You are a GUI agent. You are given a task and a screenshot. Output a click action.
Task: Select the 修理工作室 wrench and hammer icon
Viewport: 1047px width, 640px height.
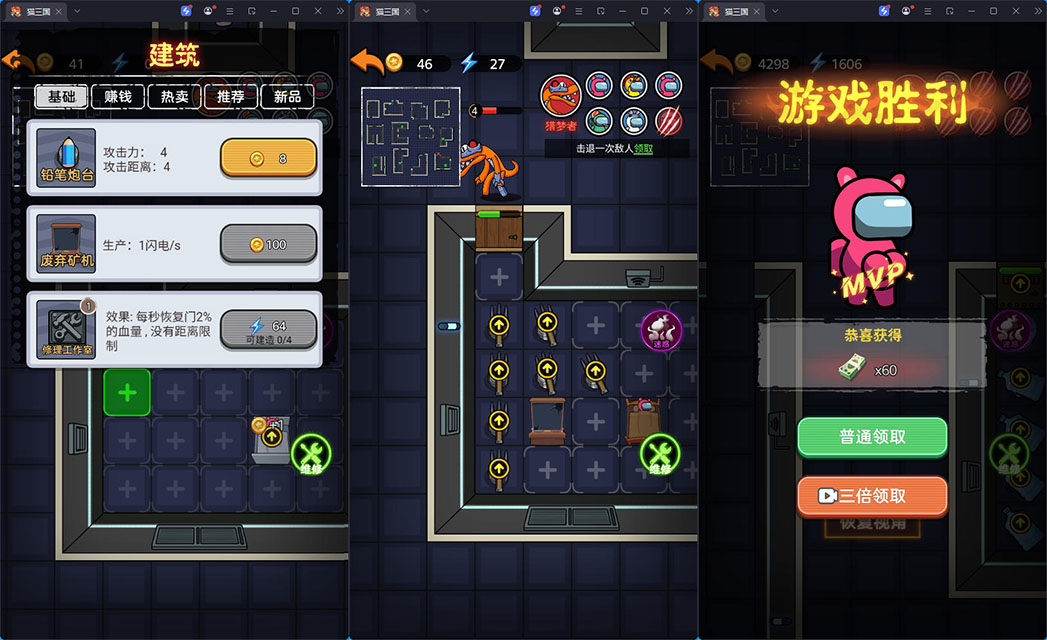[x=66, y=329]
